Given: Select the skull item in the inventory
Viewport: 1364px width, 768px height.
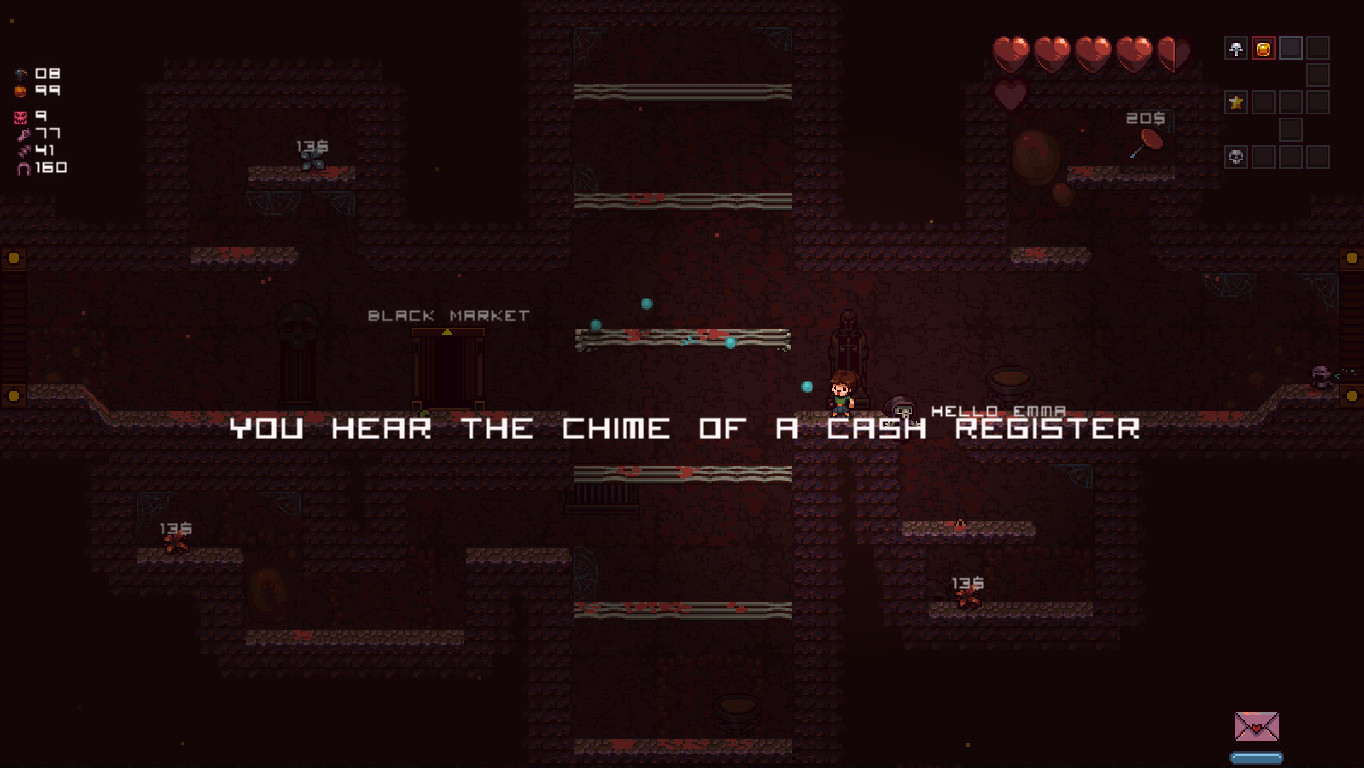Looking at the screenshot, I should pos(1236,157).
